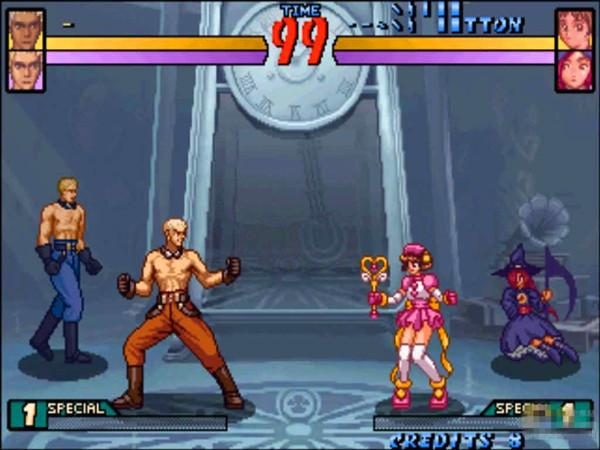Select the yellow-background blond man portrait
This screenshot has width=600, height=450.
click(x=26, y=29)
